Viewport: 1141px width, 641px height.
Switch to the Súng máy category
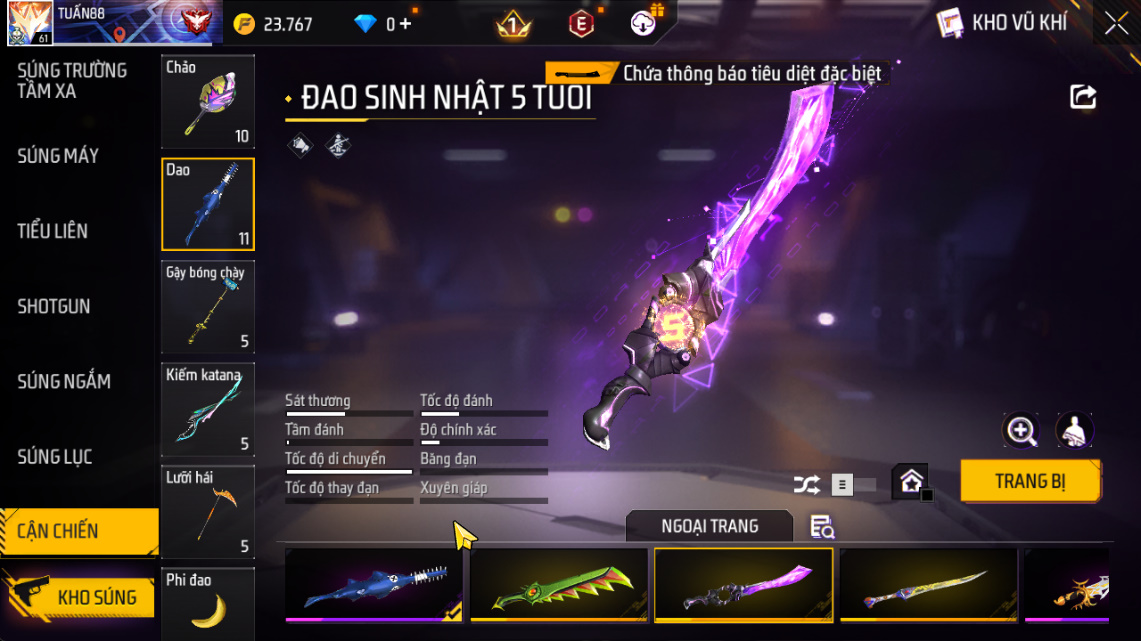pos(58,156)
